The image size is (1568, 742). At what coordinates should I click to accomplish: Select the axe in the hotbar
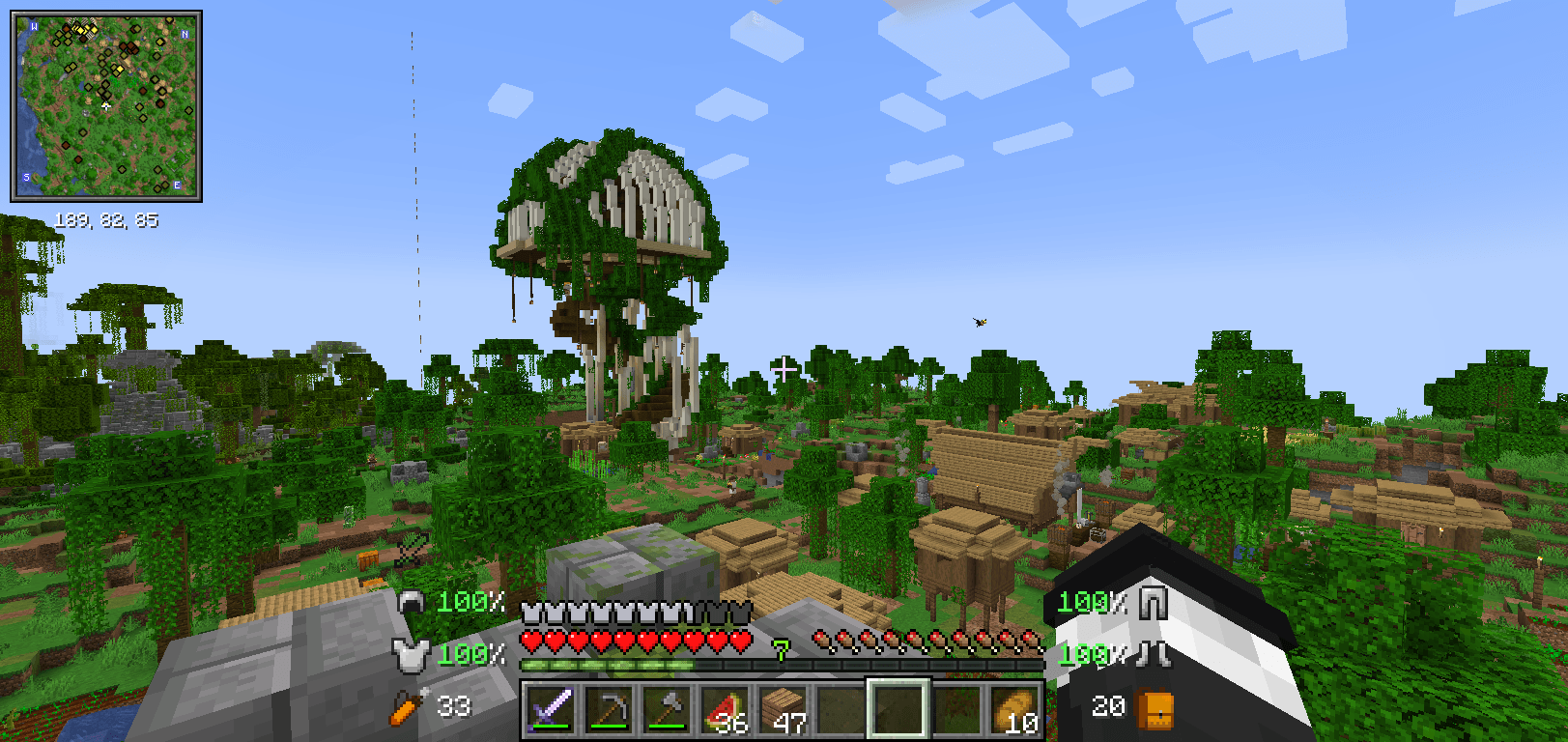(665, 708)
